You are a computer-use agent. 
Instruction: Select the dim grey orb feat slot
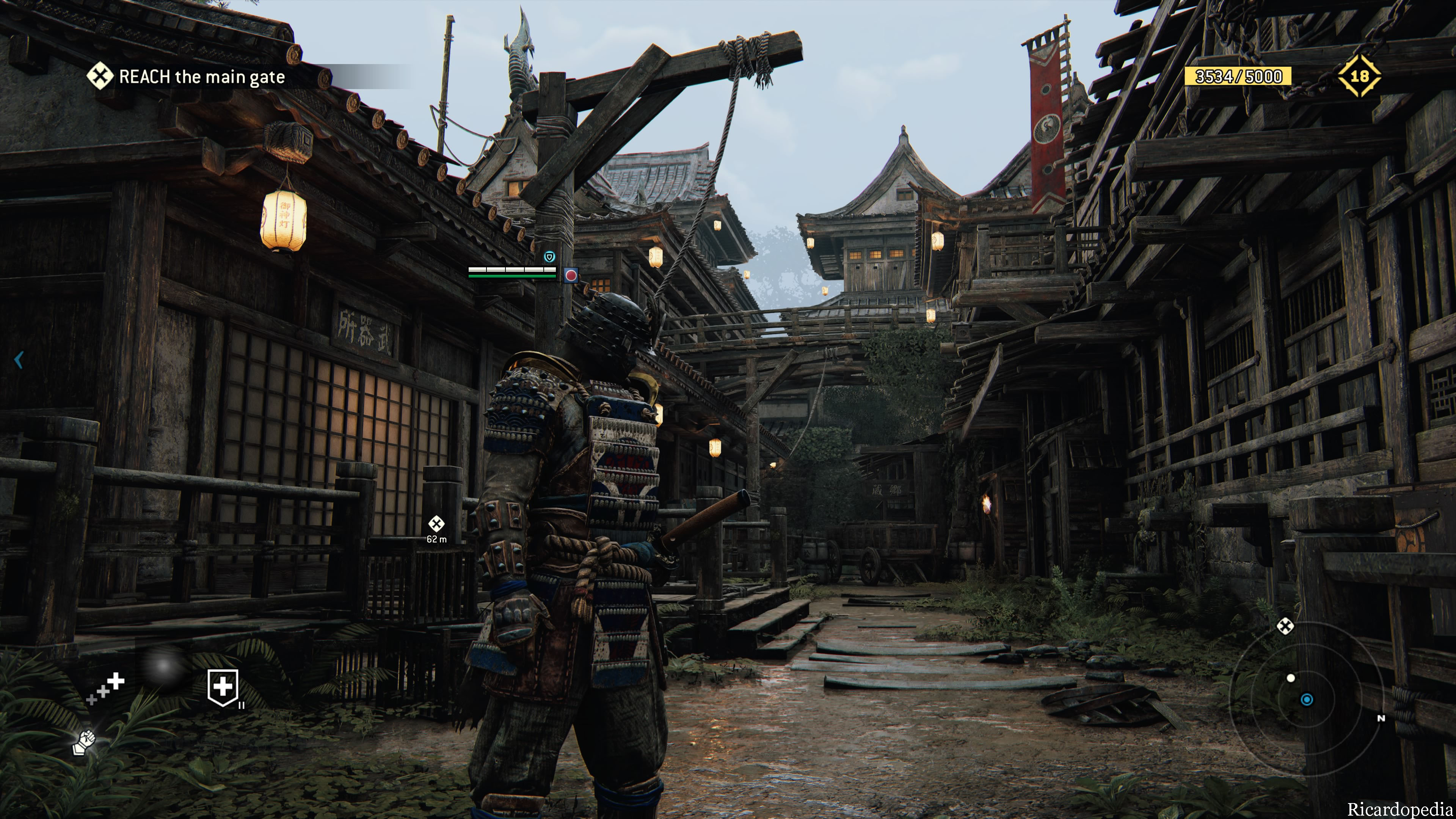pyautogui.click(x=163, y=667)
